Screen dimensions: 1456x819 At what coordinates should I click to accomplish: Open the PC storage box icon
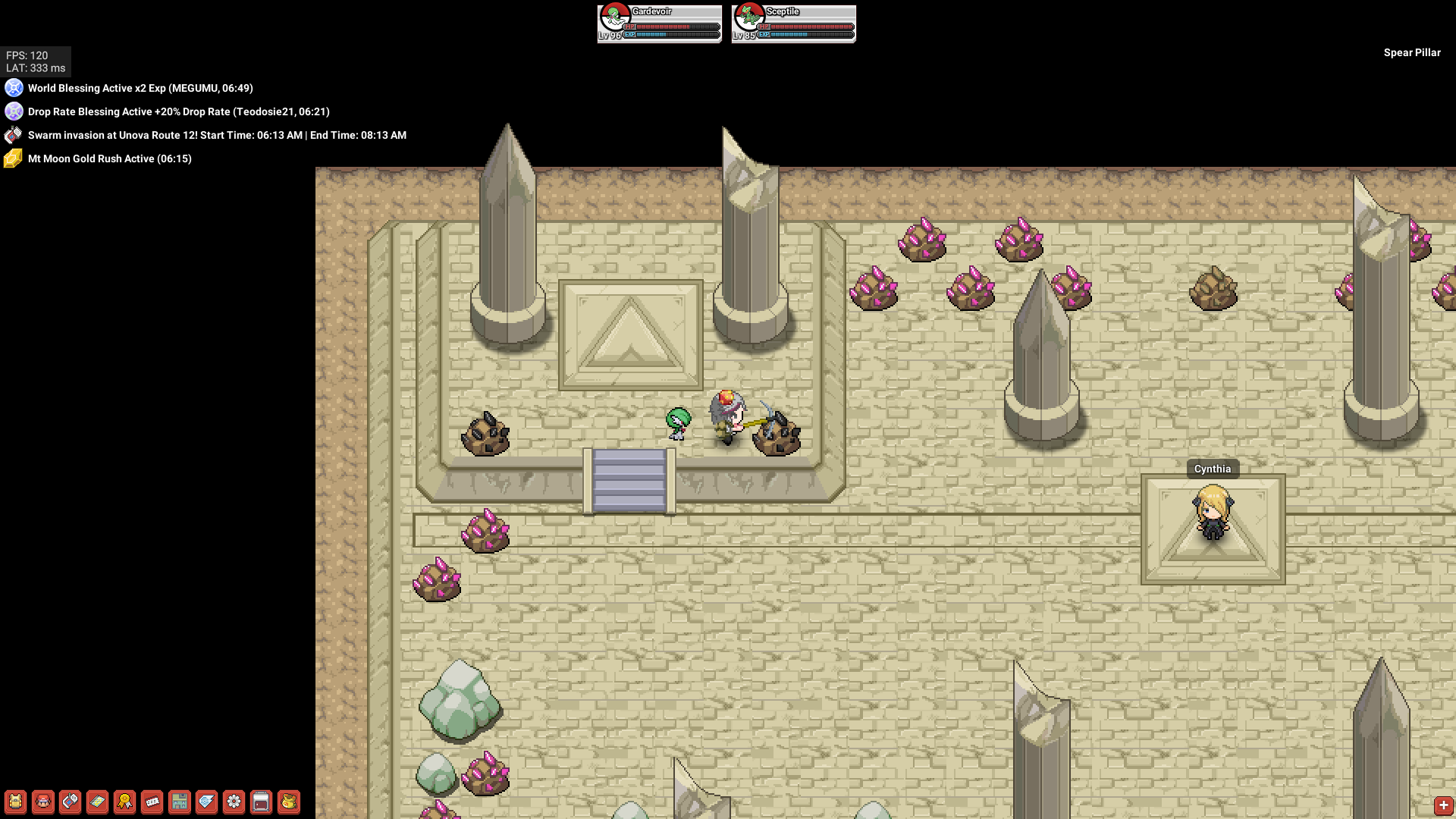click(262, 802)
